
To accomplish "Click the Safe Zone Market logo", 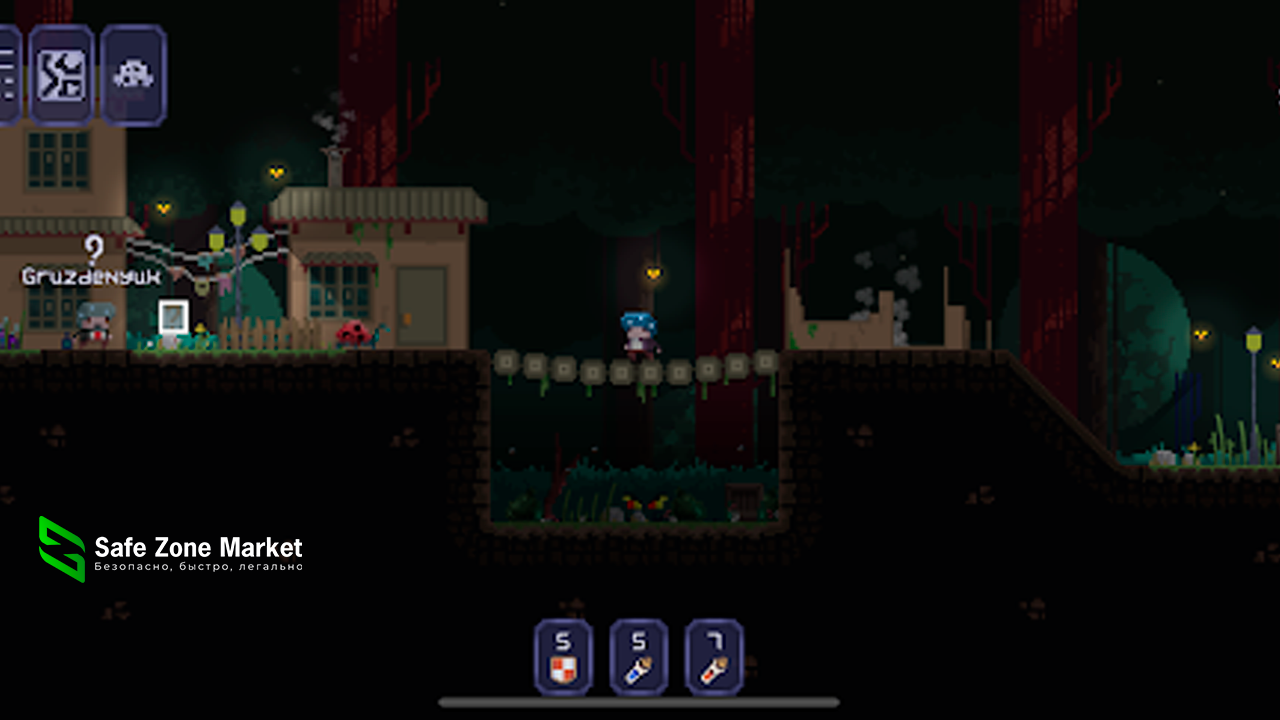I will pos(62,549).
